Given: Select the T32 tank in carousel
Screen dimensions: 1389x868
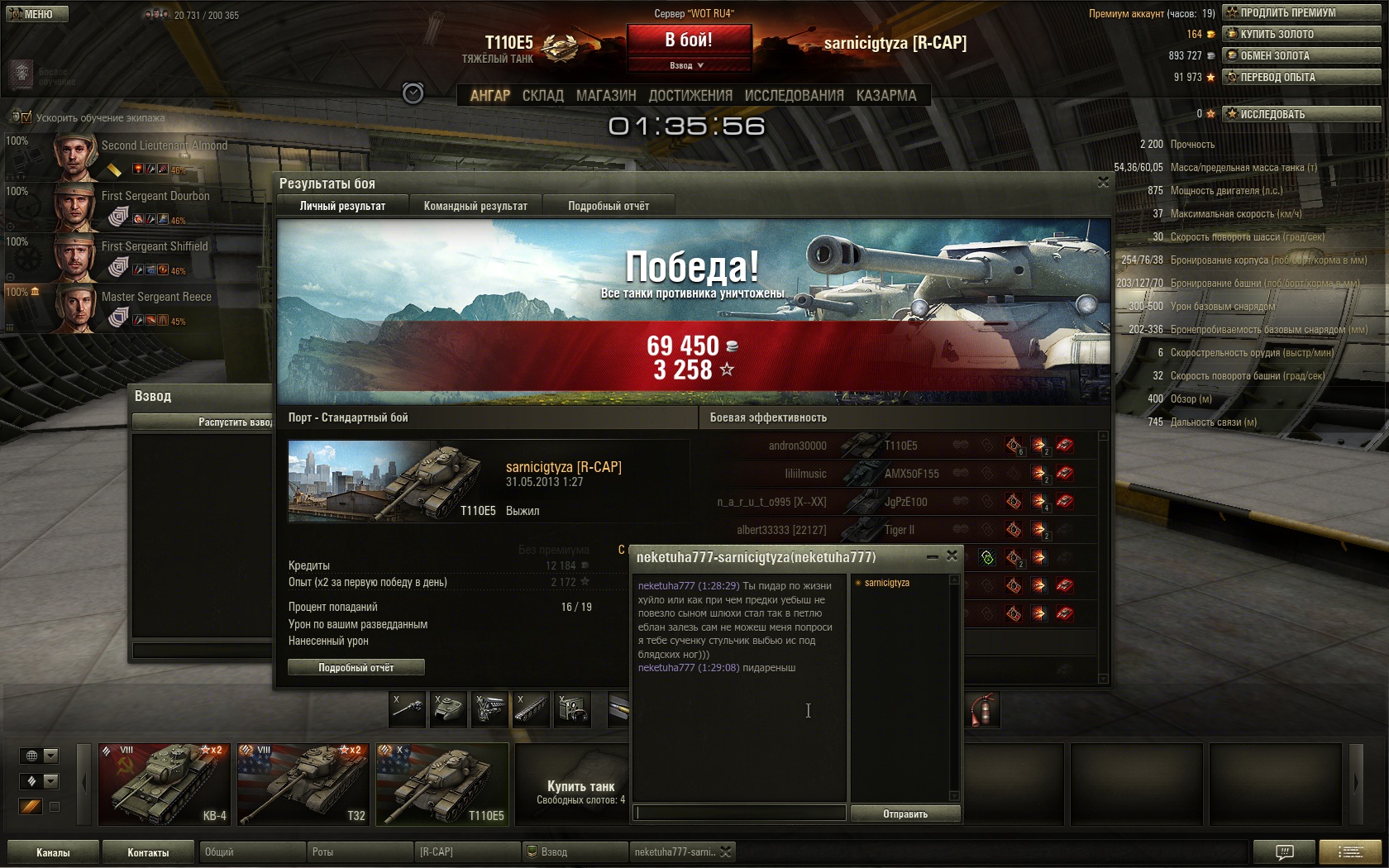Looking at the screenshot, I should click(x=303, y=784).
